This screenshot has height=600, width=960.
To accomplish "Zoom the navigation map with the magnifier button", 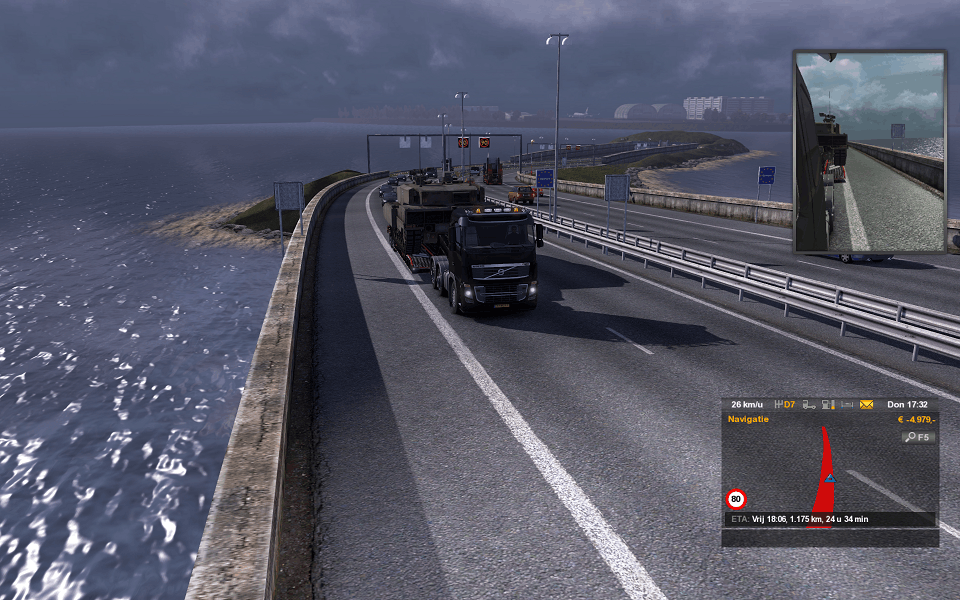I will [918, 437].
